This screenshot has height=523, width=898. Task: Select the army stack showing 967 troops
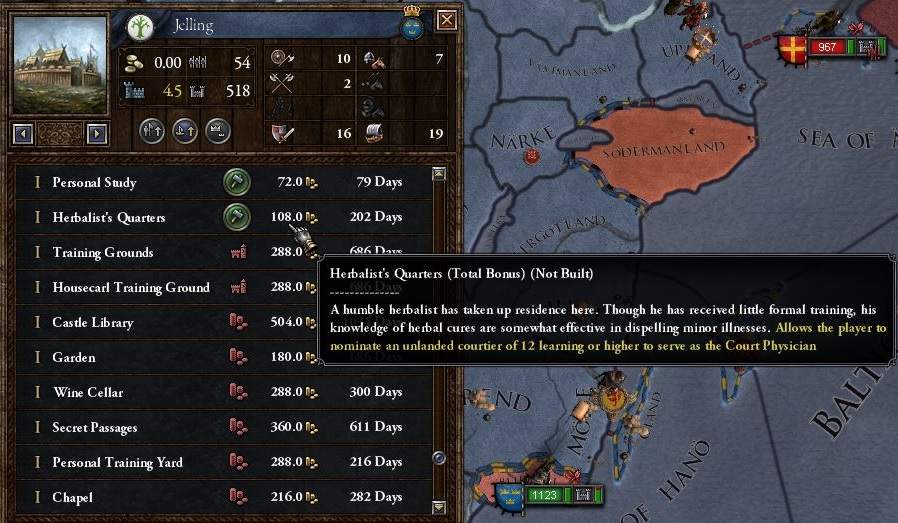click(x=827, y=47)
